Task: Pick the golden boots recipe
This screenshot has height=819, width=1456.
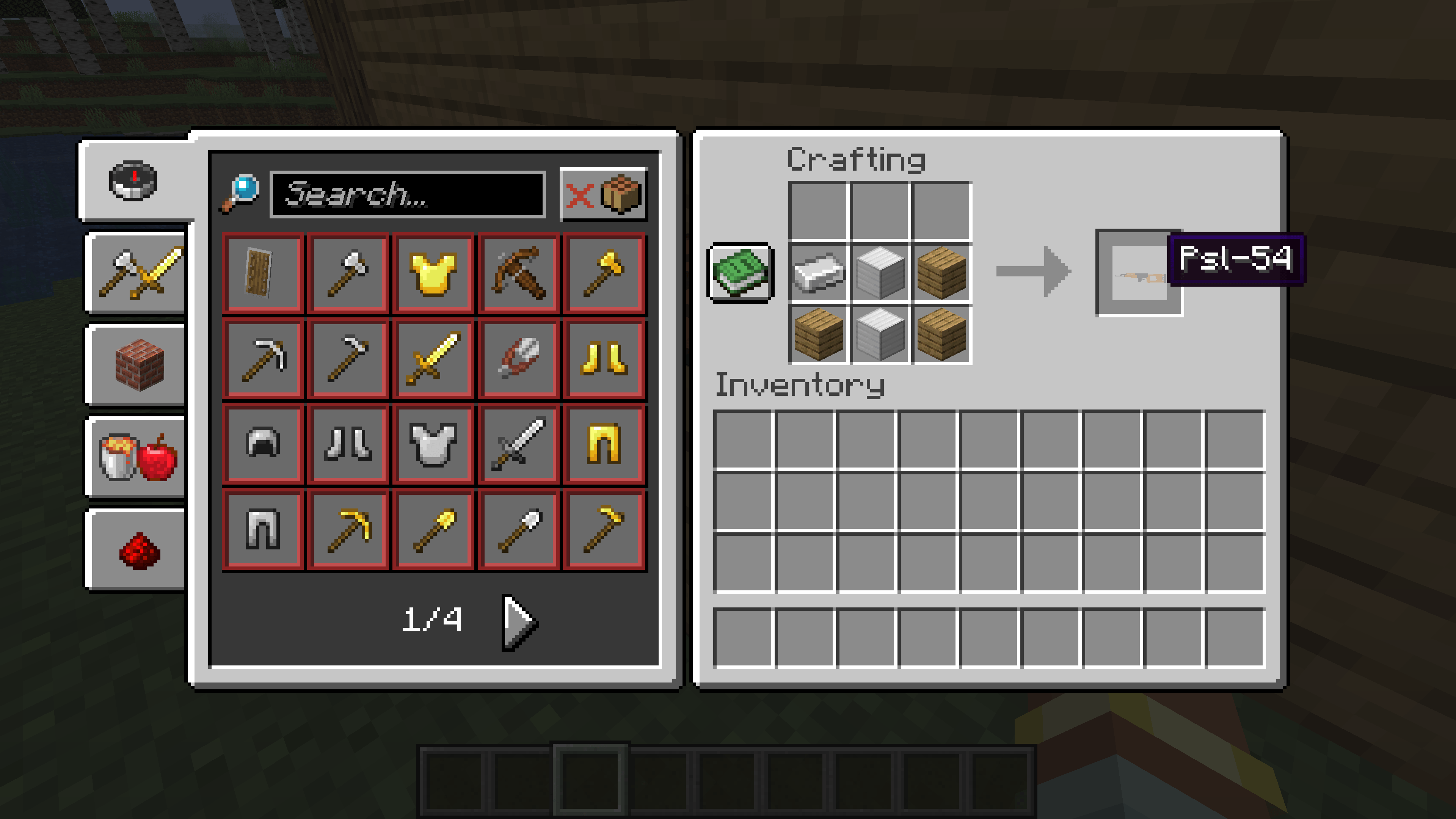Action: click(x=602, y=359)
